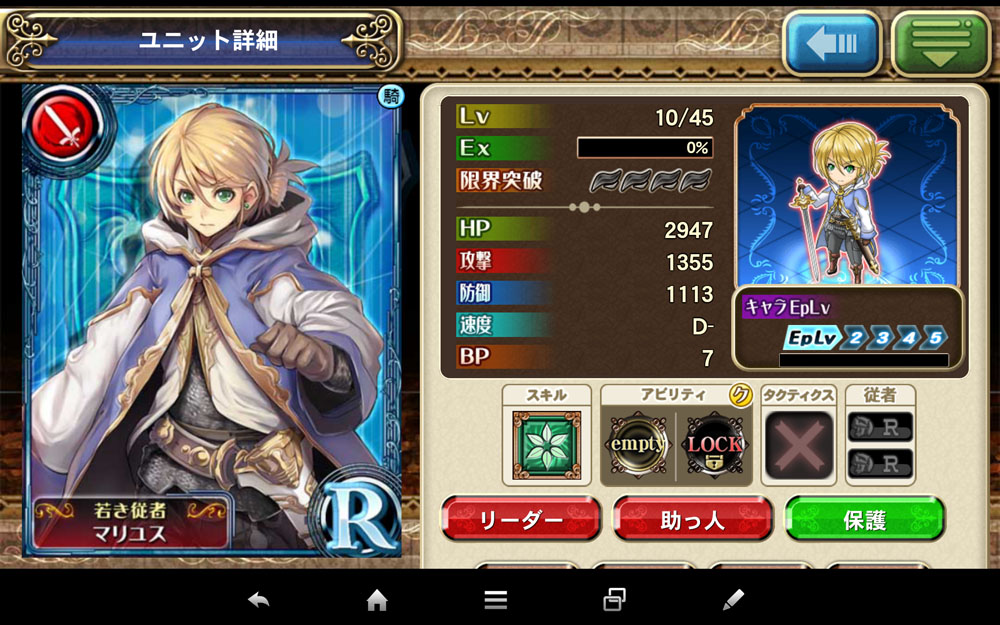Select the green flower skill icon
The height and width of the screenshot is (625, 1000).
click(546, 444)
